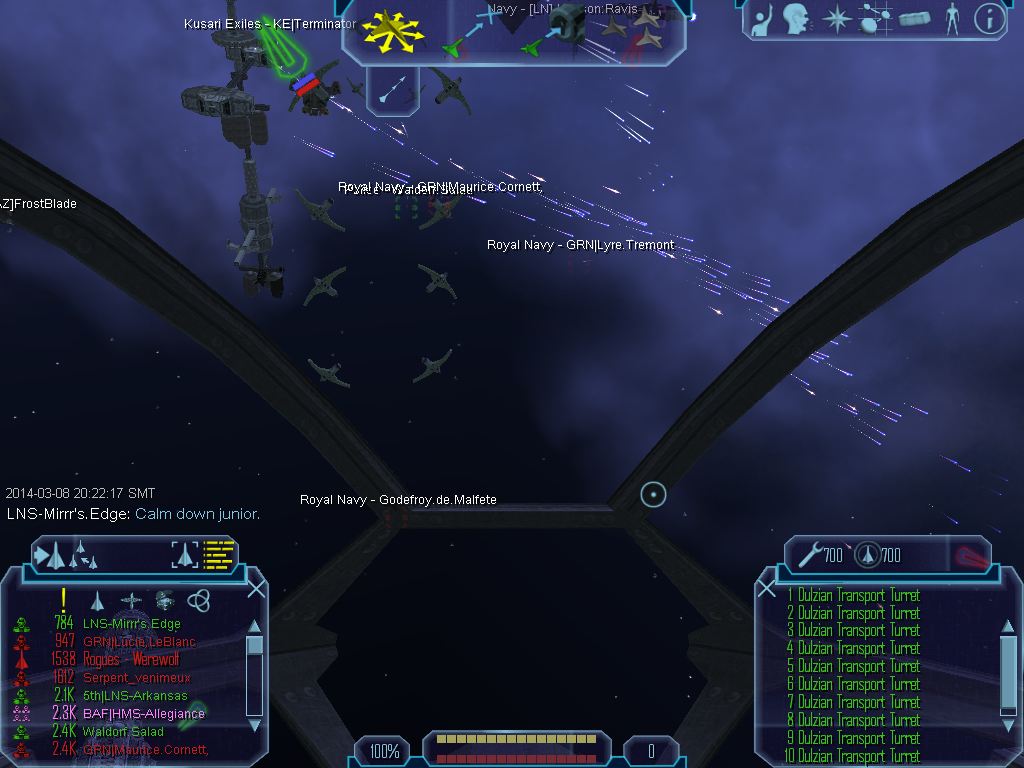This screenshot has height=768, width=1024.
Task: Open the information panel with the i icon
Action: pos(989,19)
